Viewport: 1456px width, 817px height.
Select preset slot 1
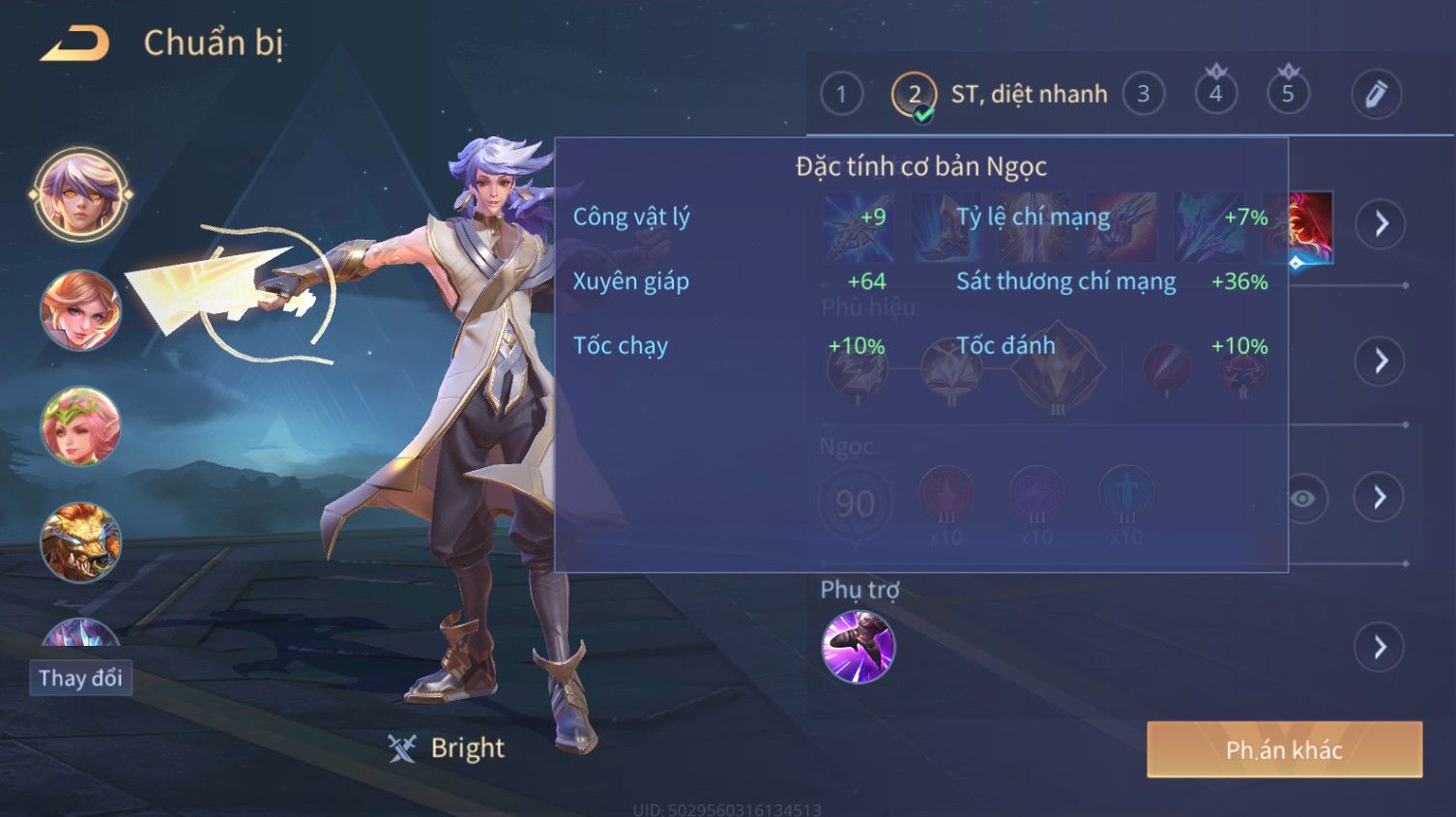[841, 95]
